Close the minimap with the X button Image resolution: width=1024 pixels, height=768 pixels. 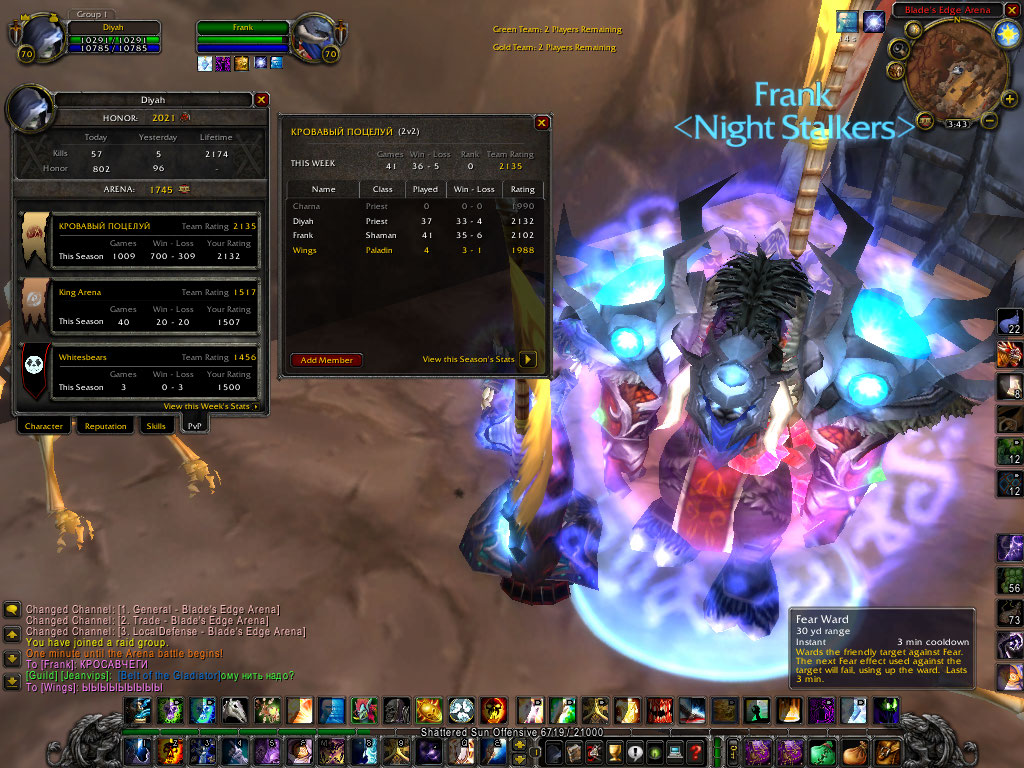pos(1011,10)
